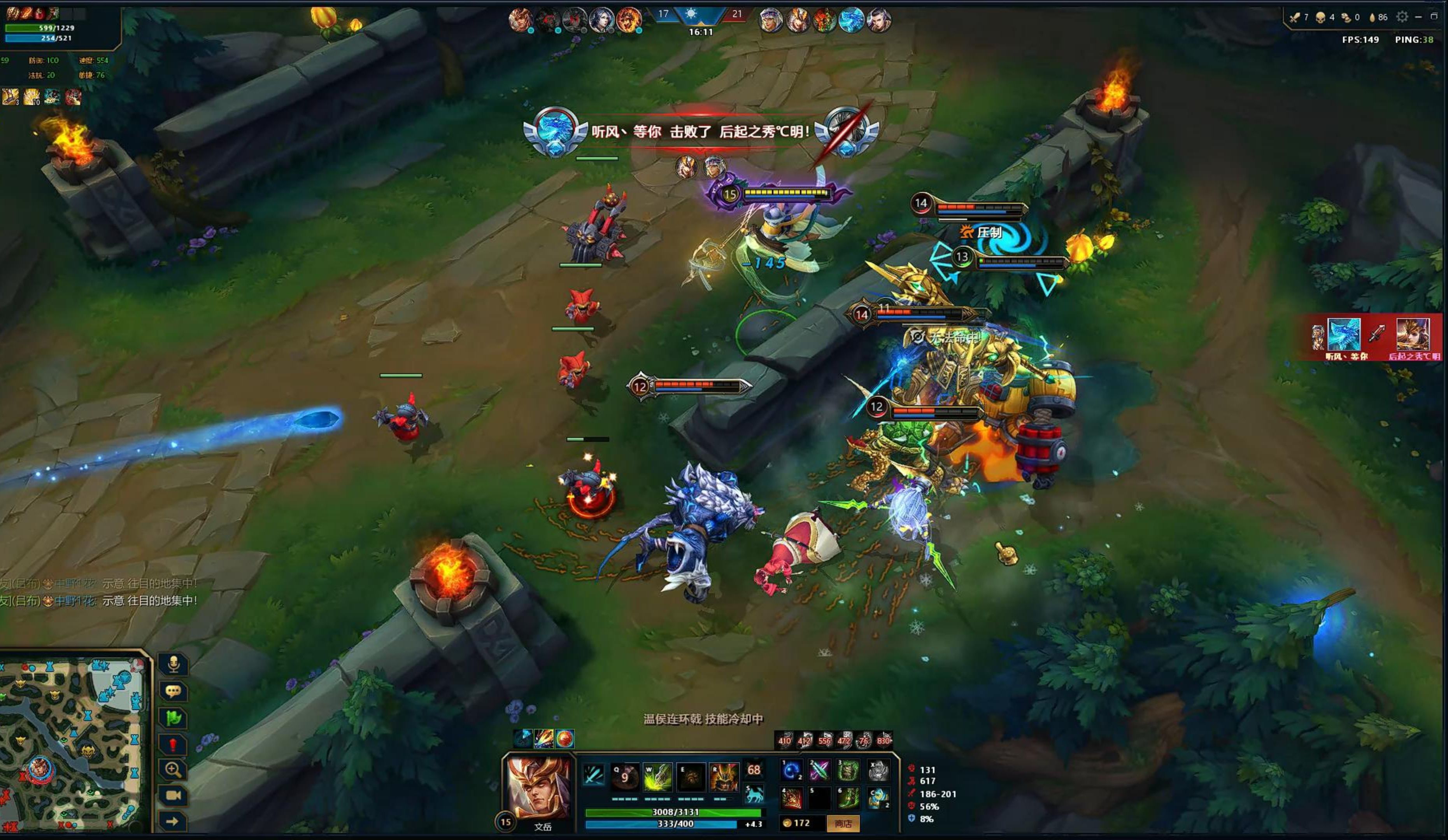Trigger the E ability icon

coord(691,777)
